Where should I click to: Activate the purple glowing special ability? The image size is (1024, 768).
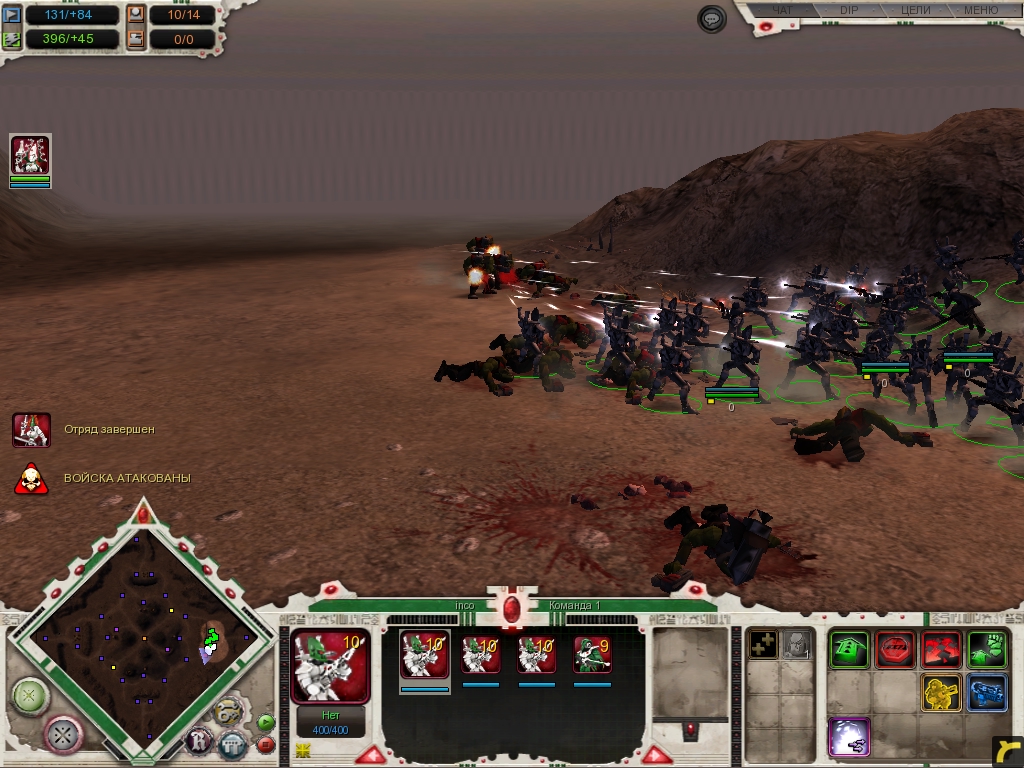tap(849, 737)
